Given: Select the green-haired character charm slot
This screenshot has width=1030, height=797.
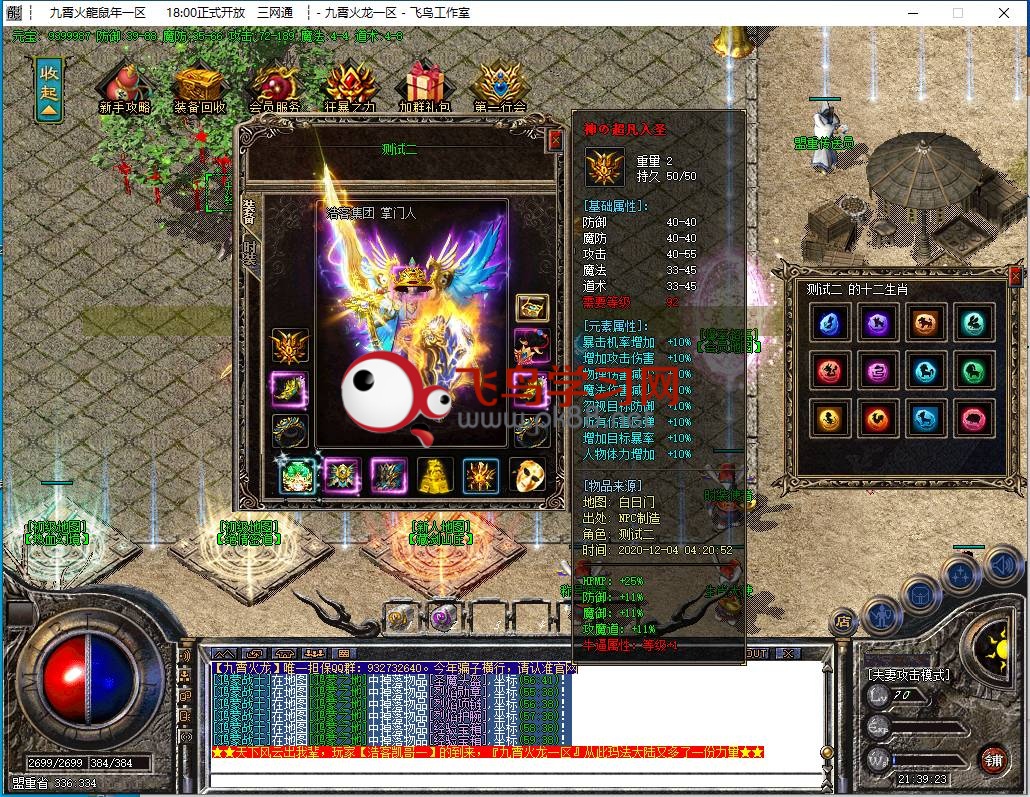Looking at the screenshot, I should coord(297,476).
